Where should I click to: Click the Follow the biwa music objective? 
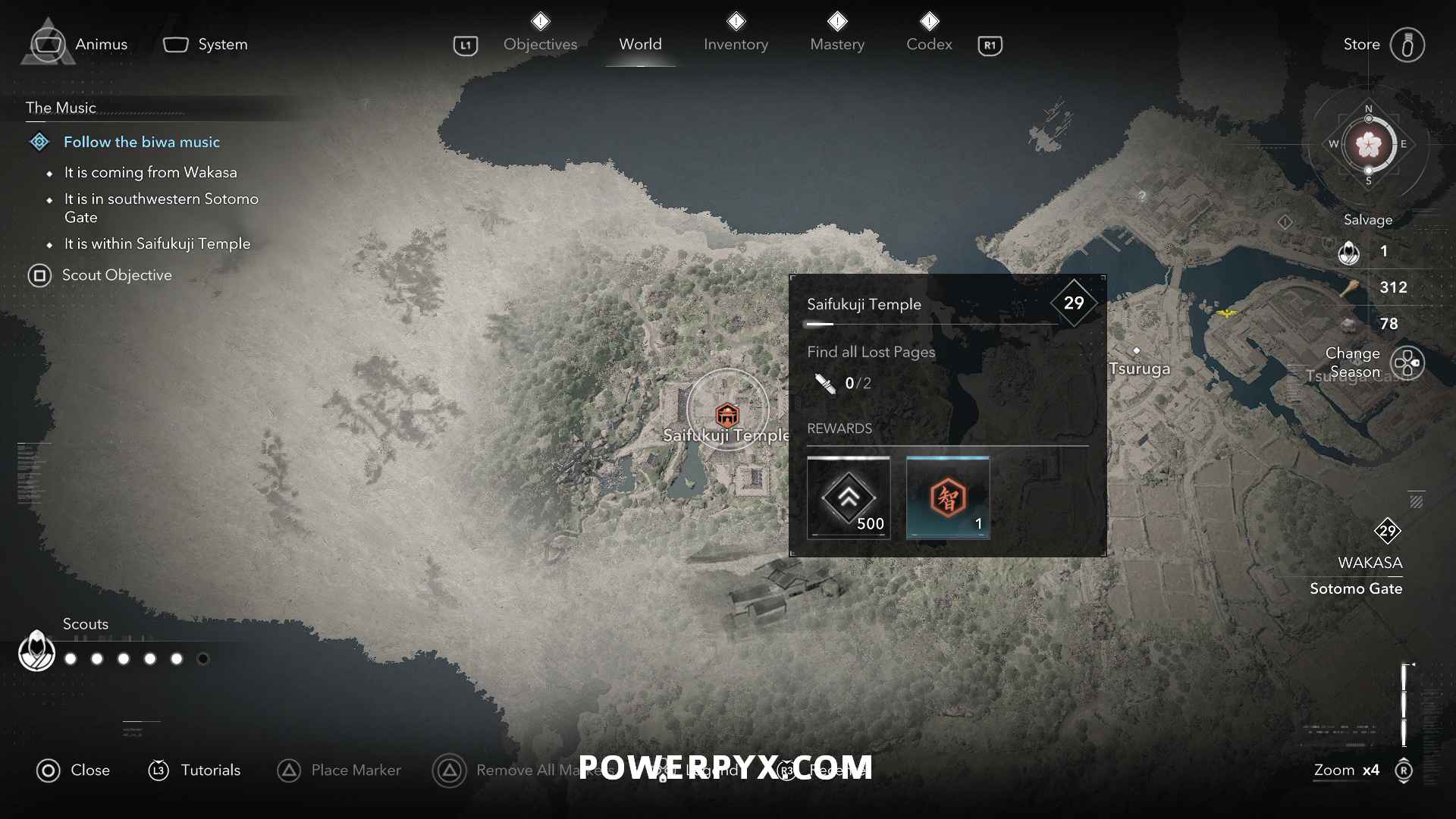coord(141,142)
